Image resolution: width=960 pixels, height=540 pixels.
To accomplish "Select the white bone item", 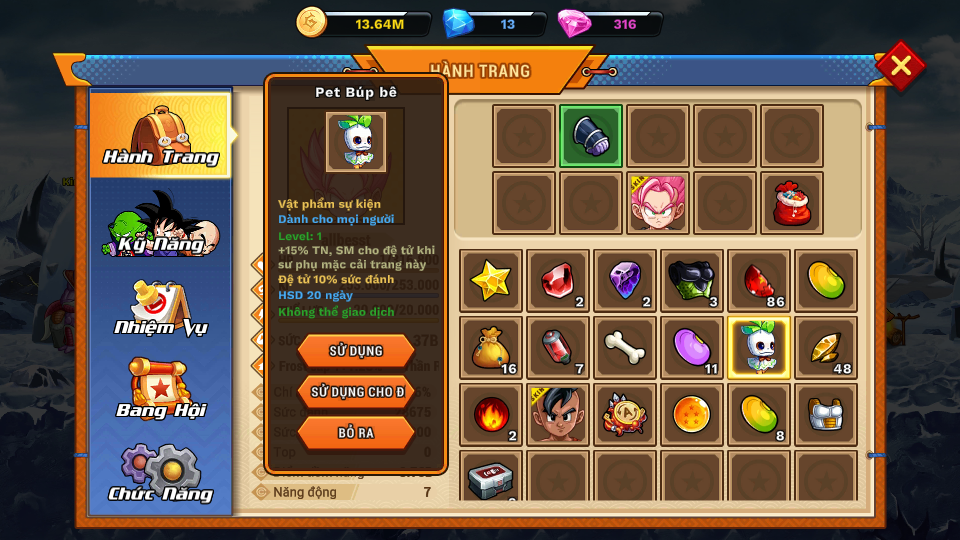I will tap(625, 348).
